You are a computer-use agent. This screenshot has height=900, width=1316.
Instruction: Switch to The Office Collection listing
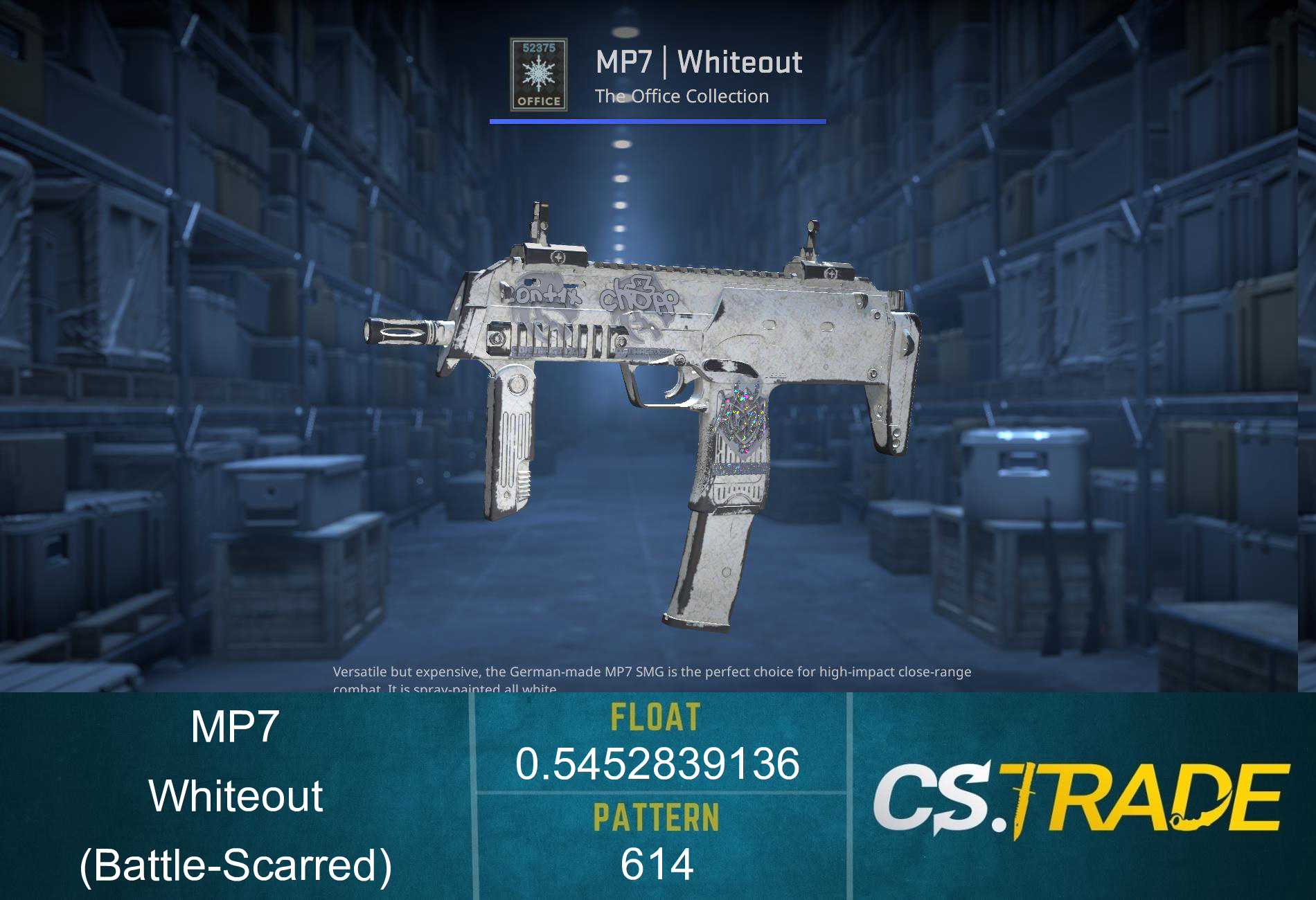682,97
